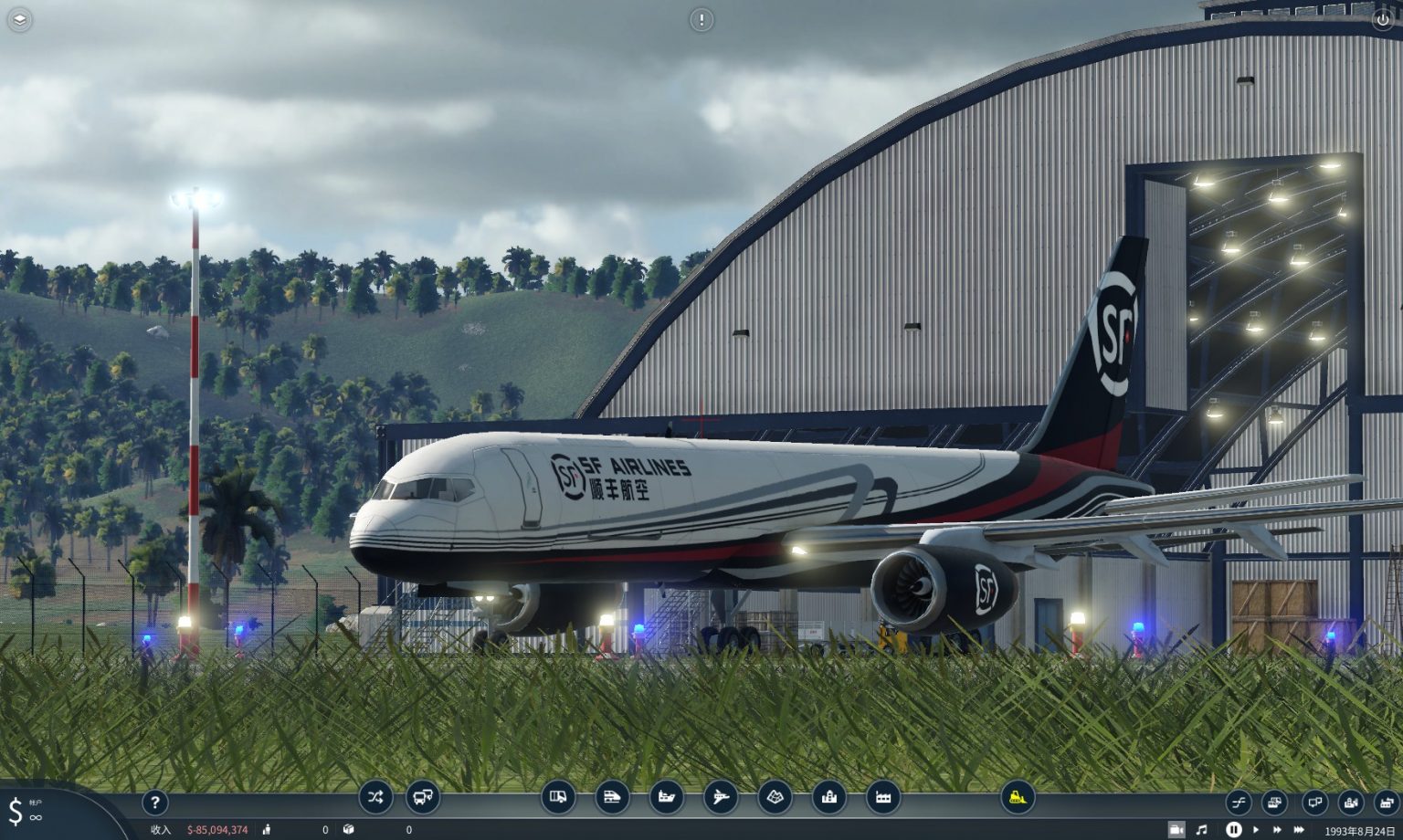The width and height of the screenshot is (1403, 840).
Task: Open the aviation construction menu
Action: (722, 797)
